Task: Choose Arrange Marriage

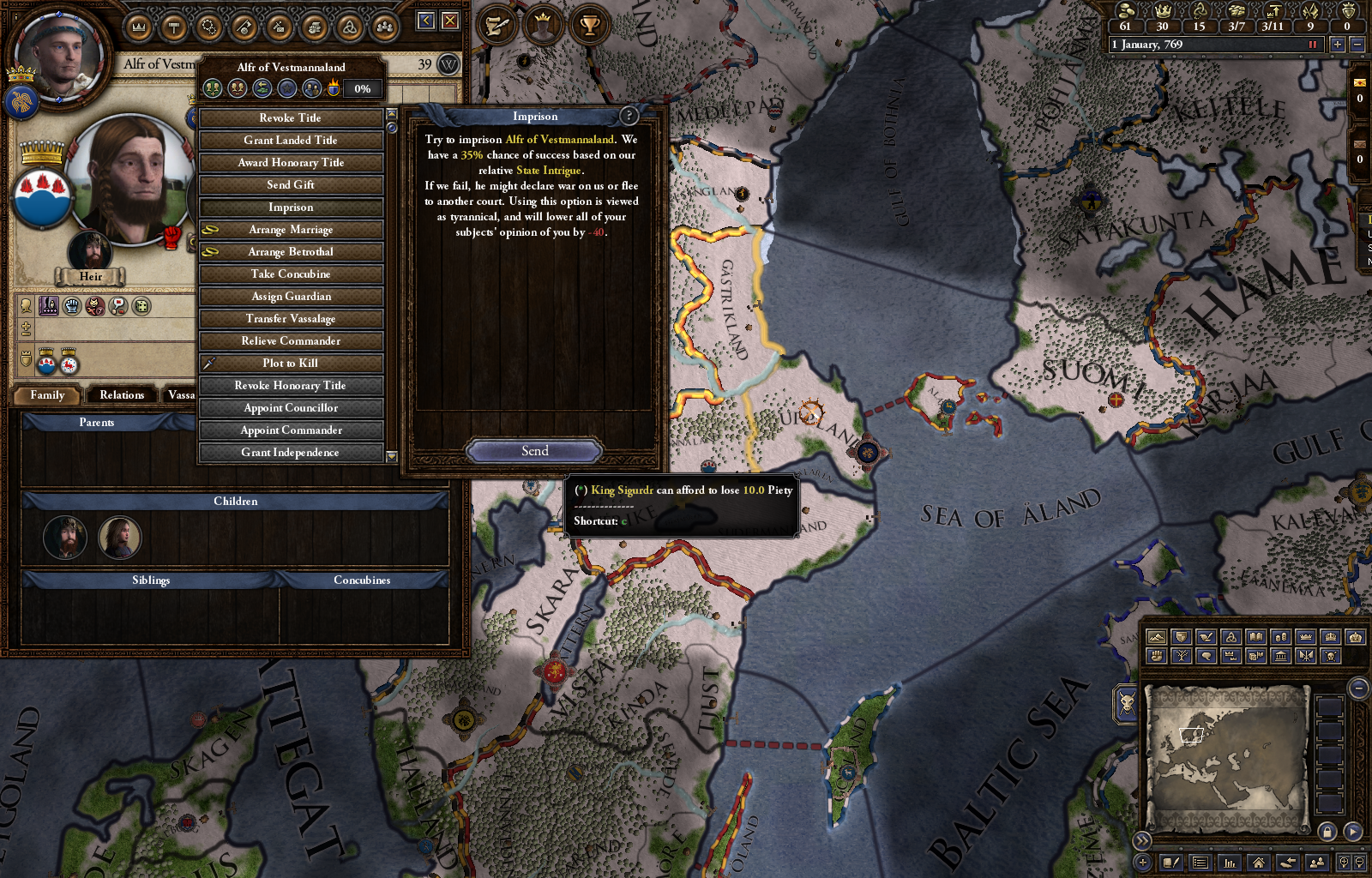Action: click(291, 229)
